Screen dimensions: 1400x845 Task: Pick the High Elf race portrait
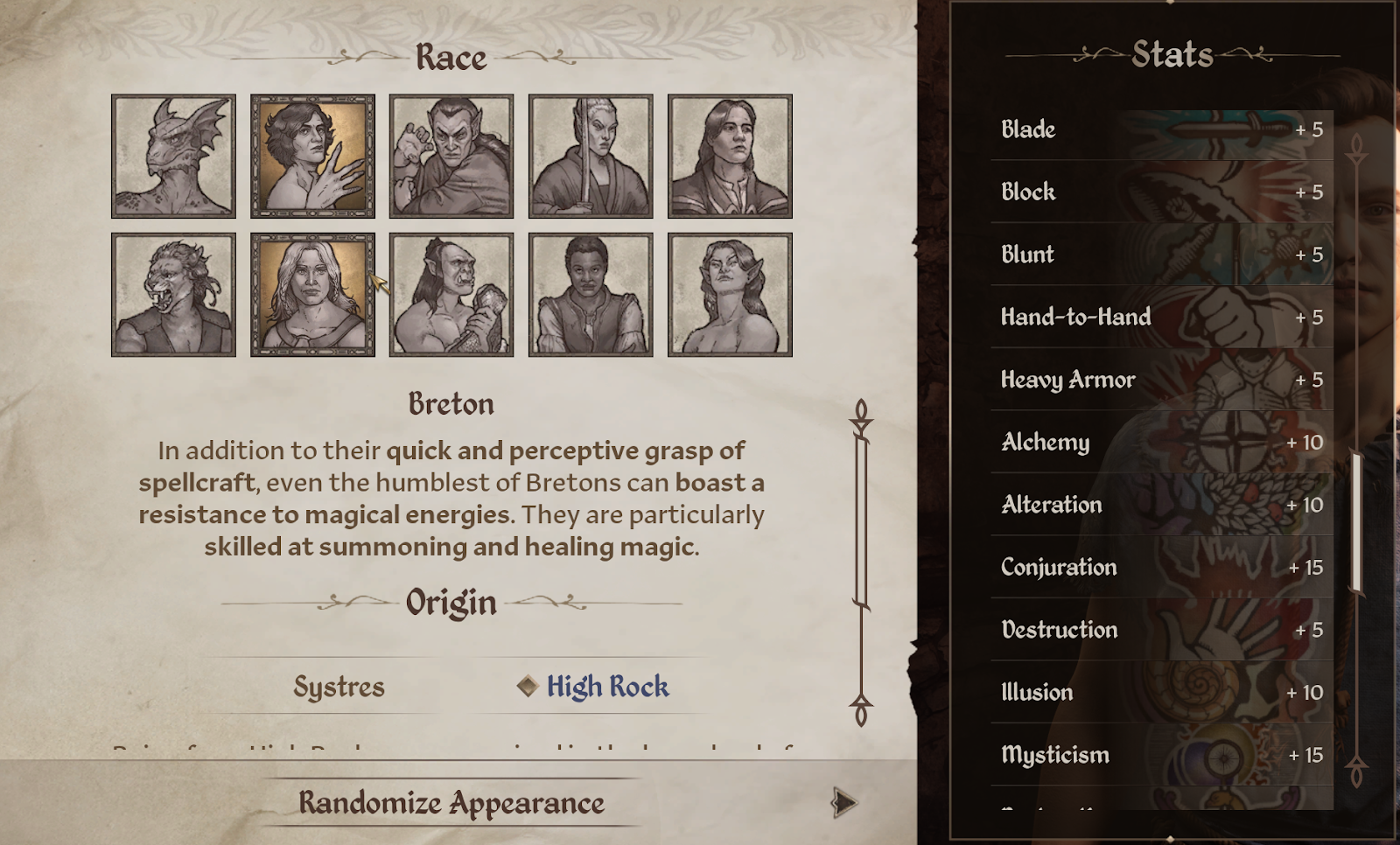coord(591,156)
